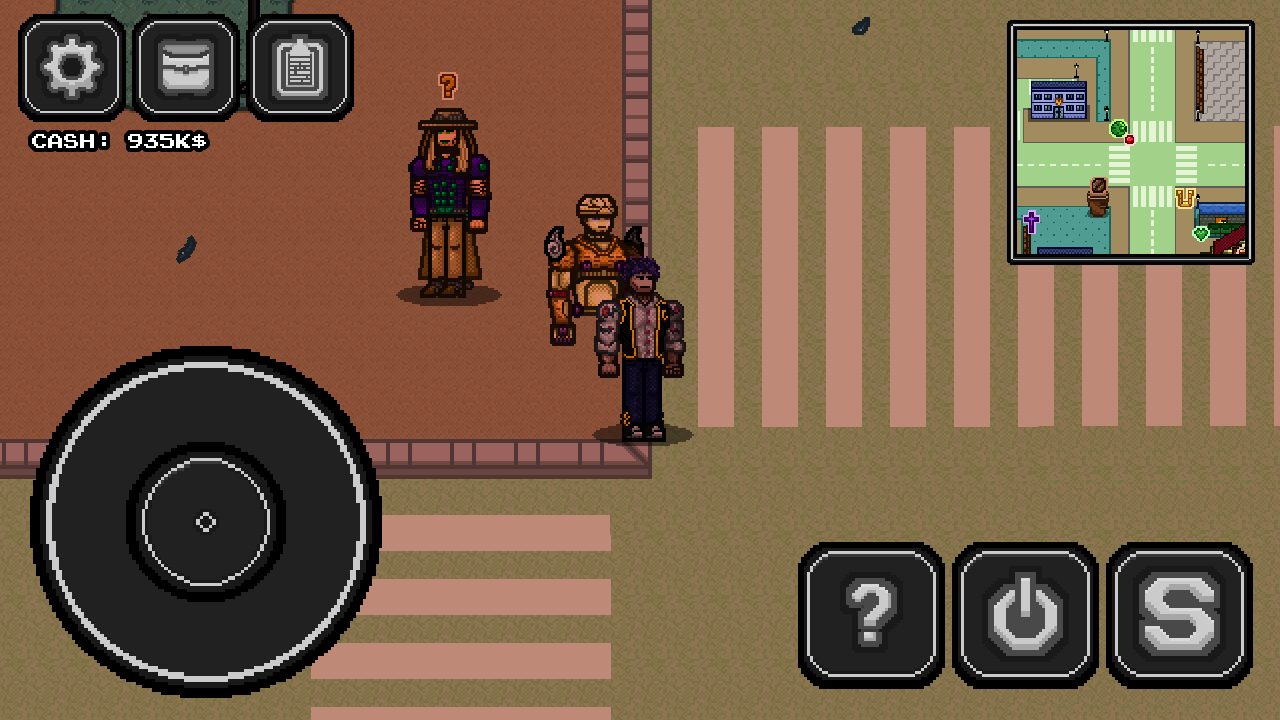Viewport: 1280px width, 720px height.
Task: Click the red player dot on the minimap
Action: (x=1130, y=140)
